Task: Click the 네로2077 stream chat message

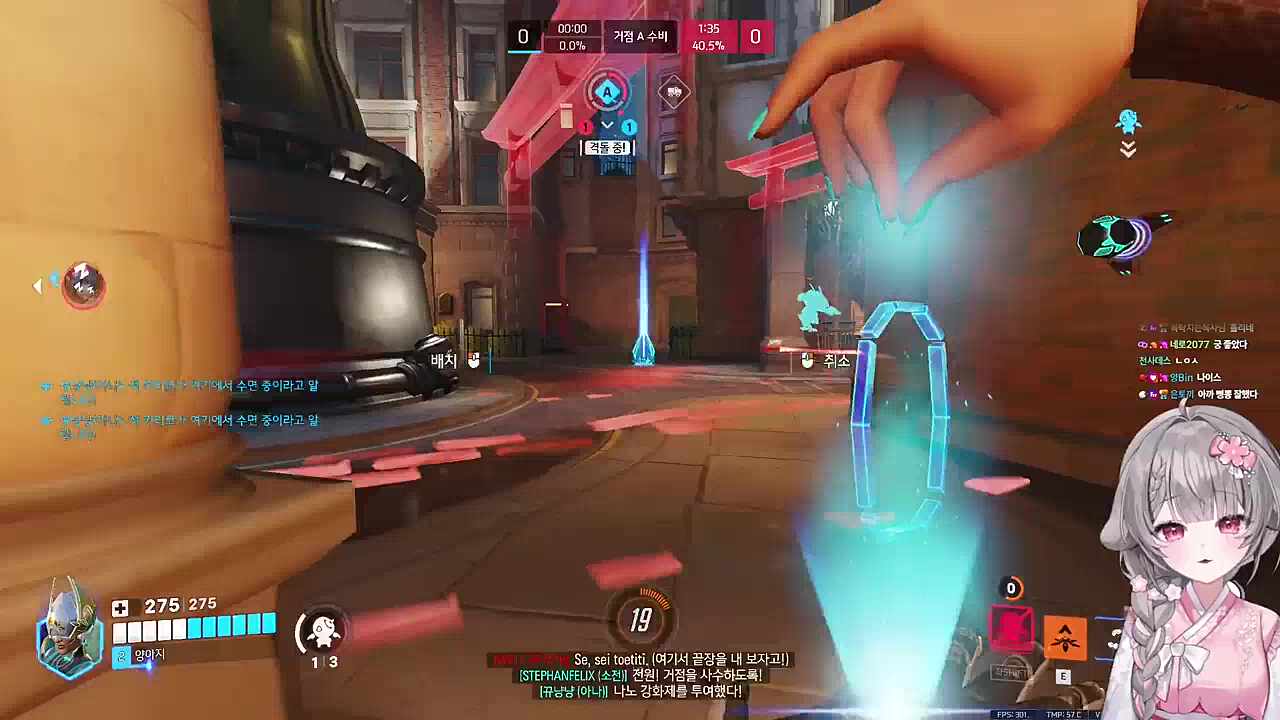Action: pos(1195,344)
